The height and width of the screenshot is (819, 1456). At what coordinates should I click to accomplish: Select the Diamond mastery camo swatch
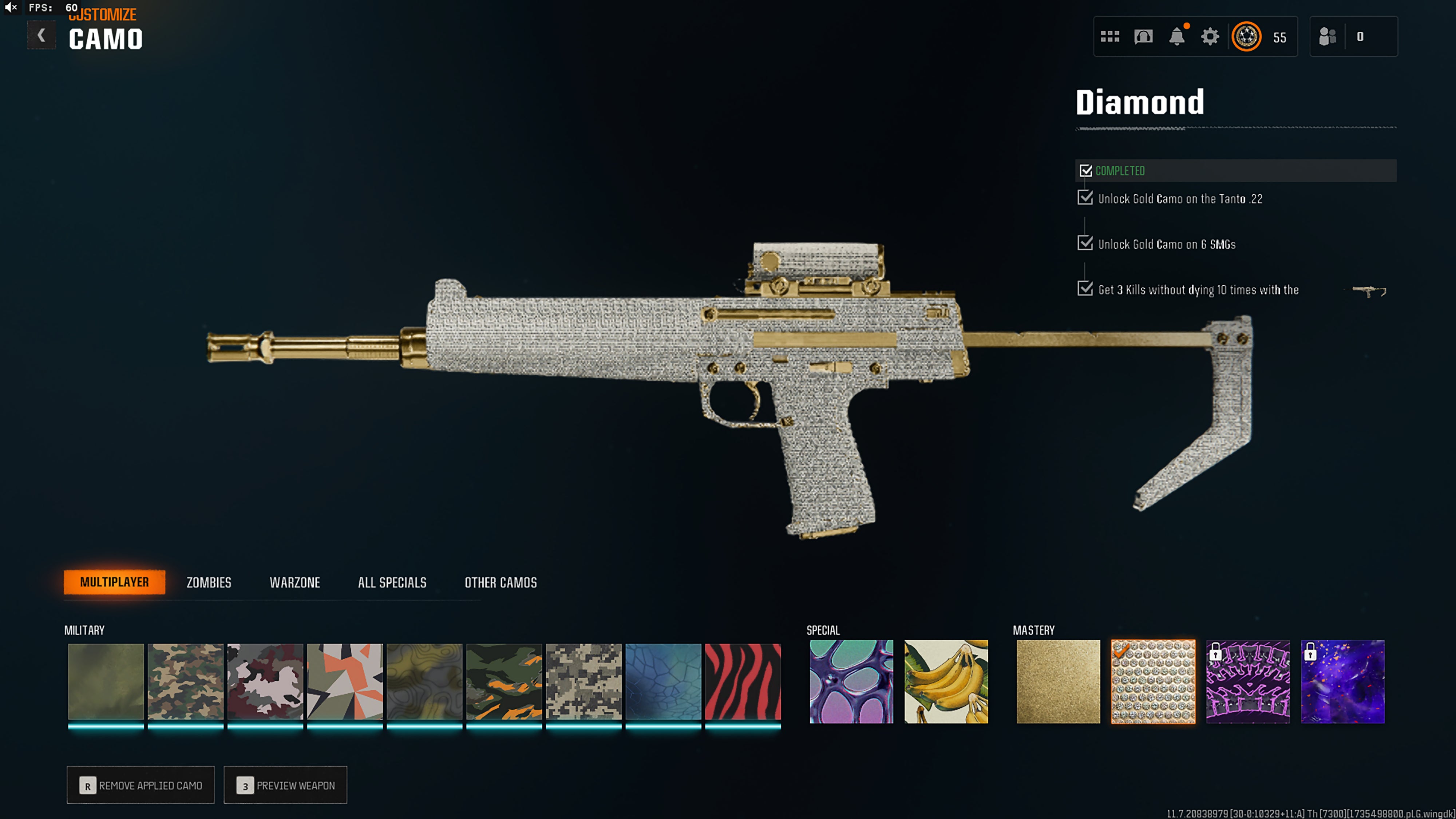(1153, 681)
